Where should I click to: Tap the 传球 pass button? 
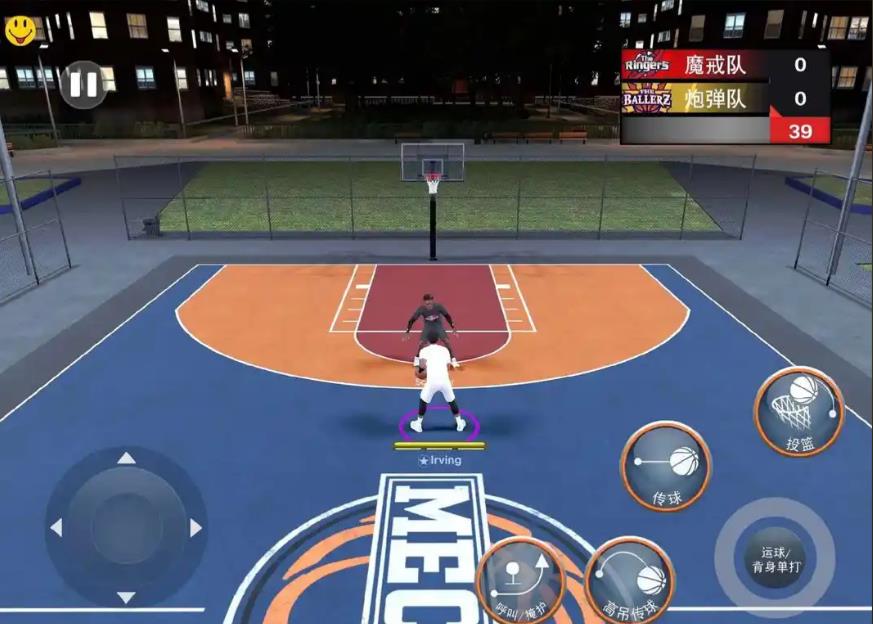(x=666, y=466)
